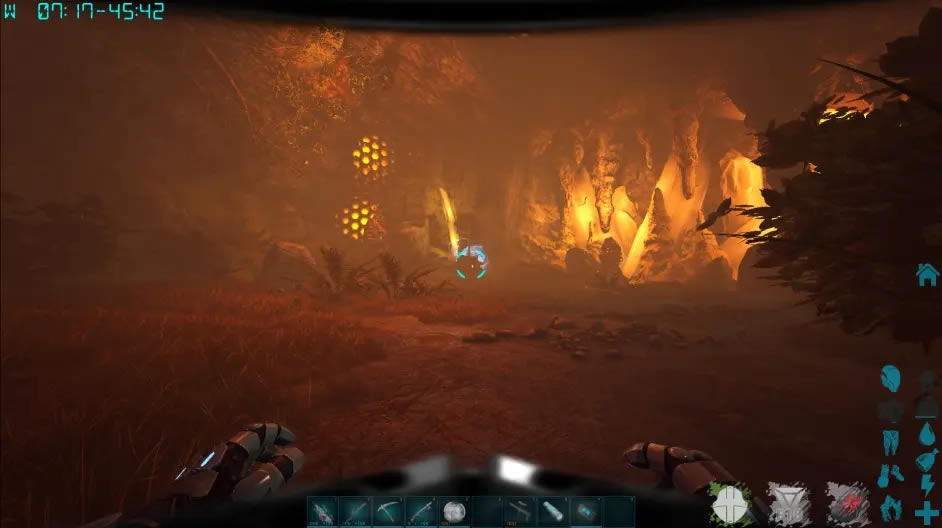Select the dark rifle hotbar slot
This screenshot has height=528, width=942.
520,512
